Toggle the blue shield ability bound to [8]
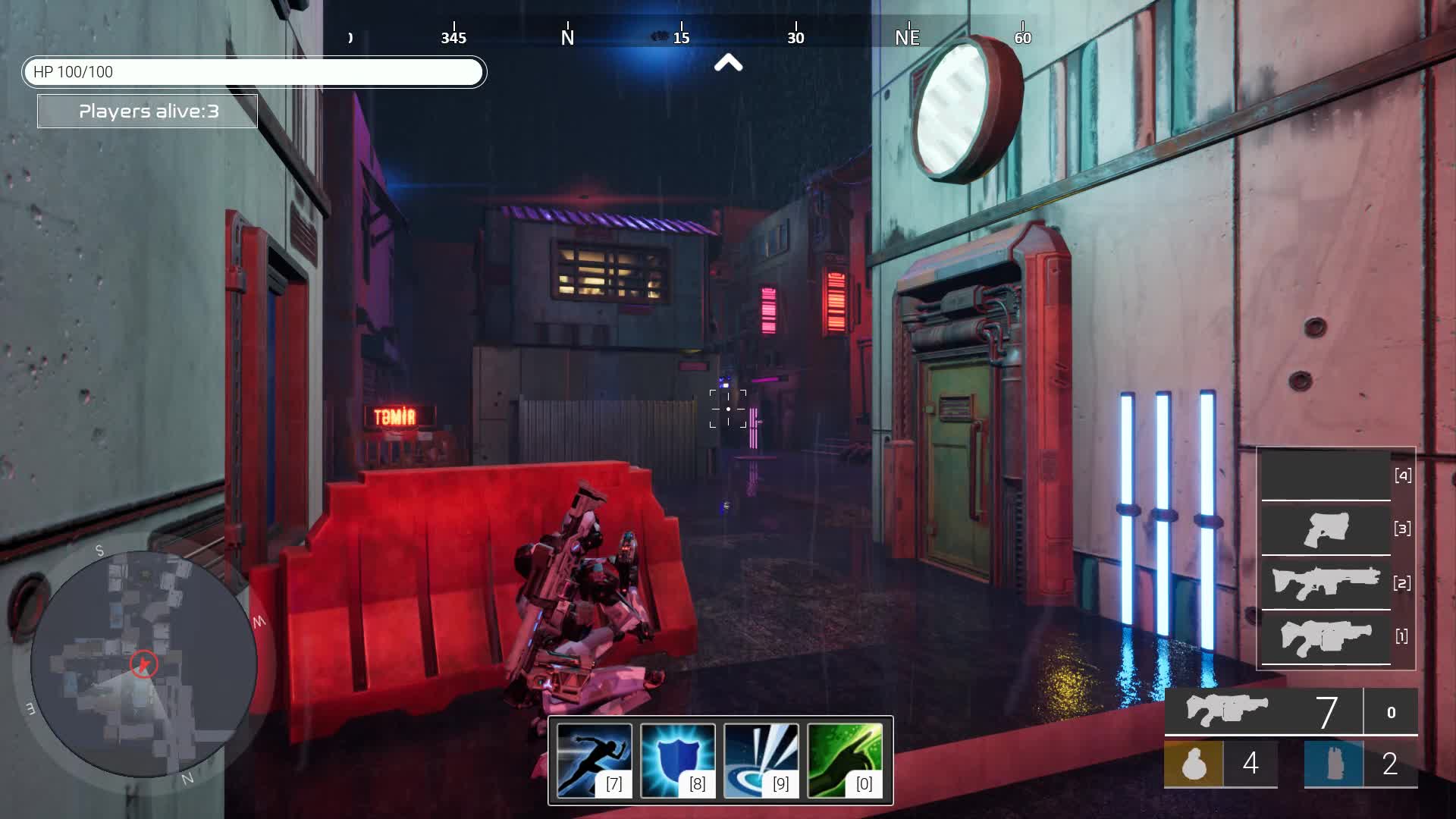The width and height of the screenshot is (1456, 819). click(676, 759)
